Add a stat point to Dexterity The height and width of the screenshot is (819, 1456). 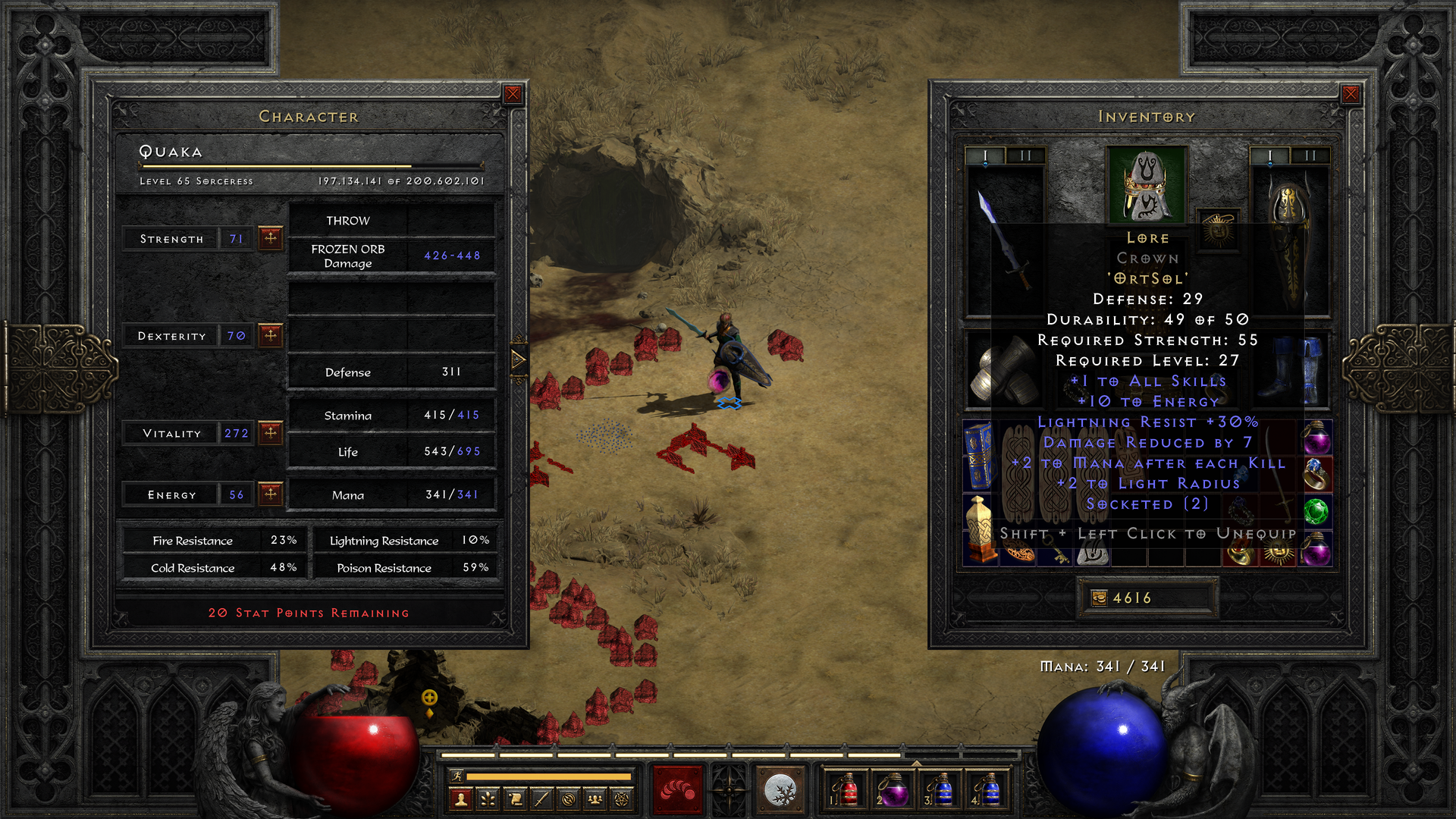pos(271,335)
